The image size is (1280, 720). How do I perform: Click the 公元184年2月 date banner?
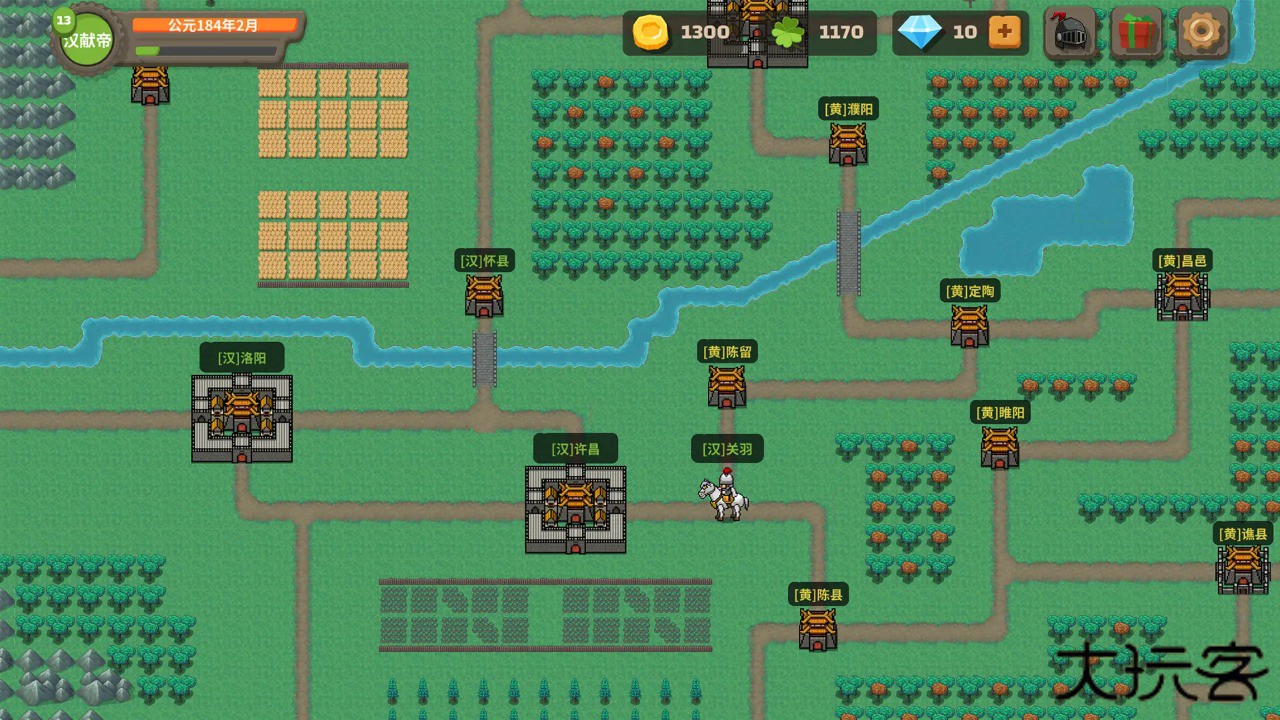point(213,27)
